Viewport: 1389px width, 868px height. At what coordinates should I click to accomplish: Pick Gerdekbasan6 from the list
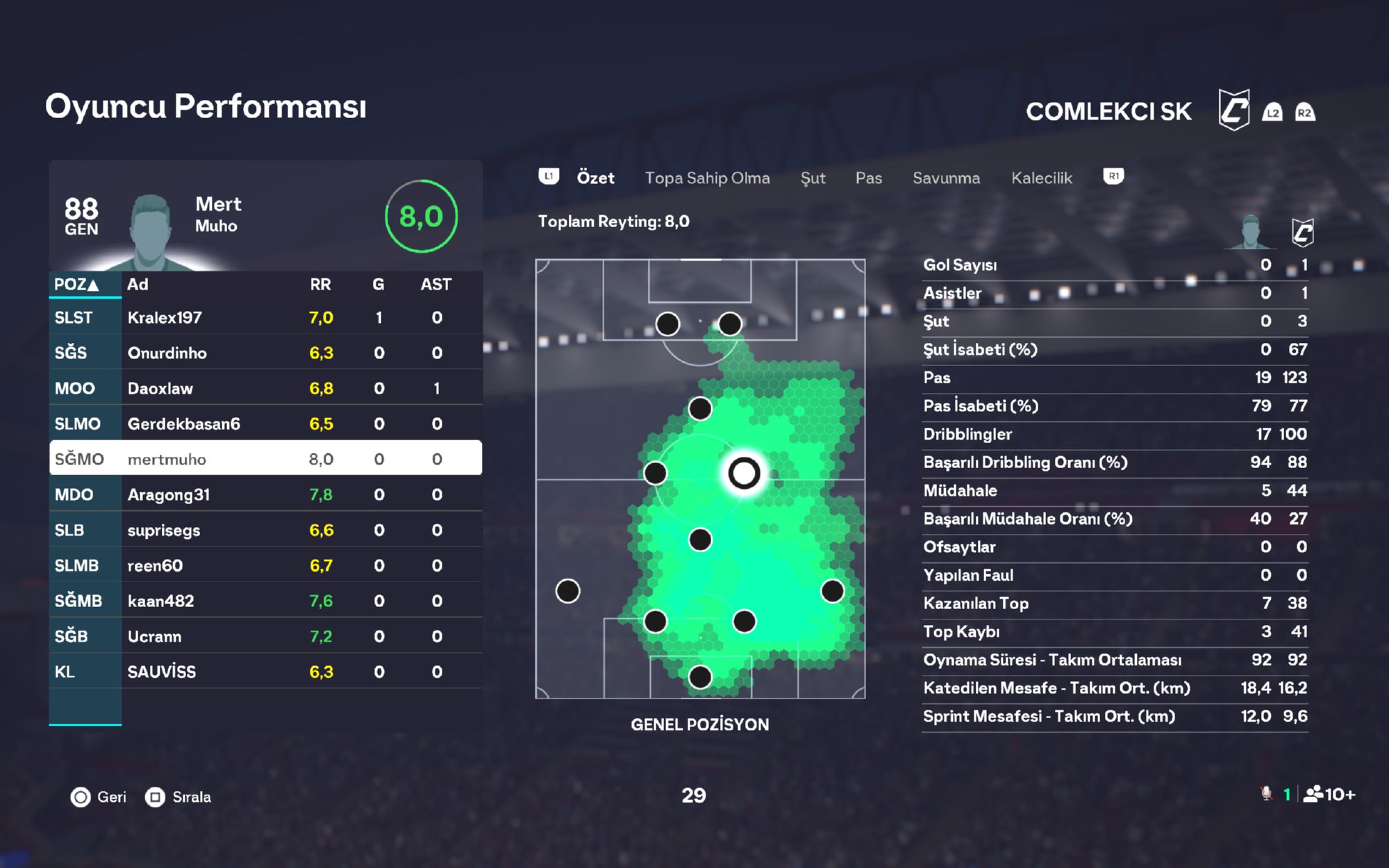coord(265,424)
